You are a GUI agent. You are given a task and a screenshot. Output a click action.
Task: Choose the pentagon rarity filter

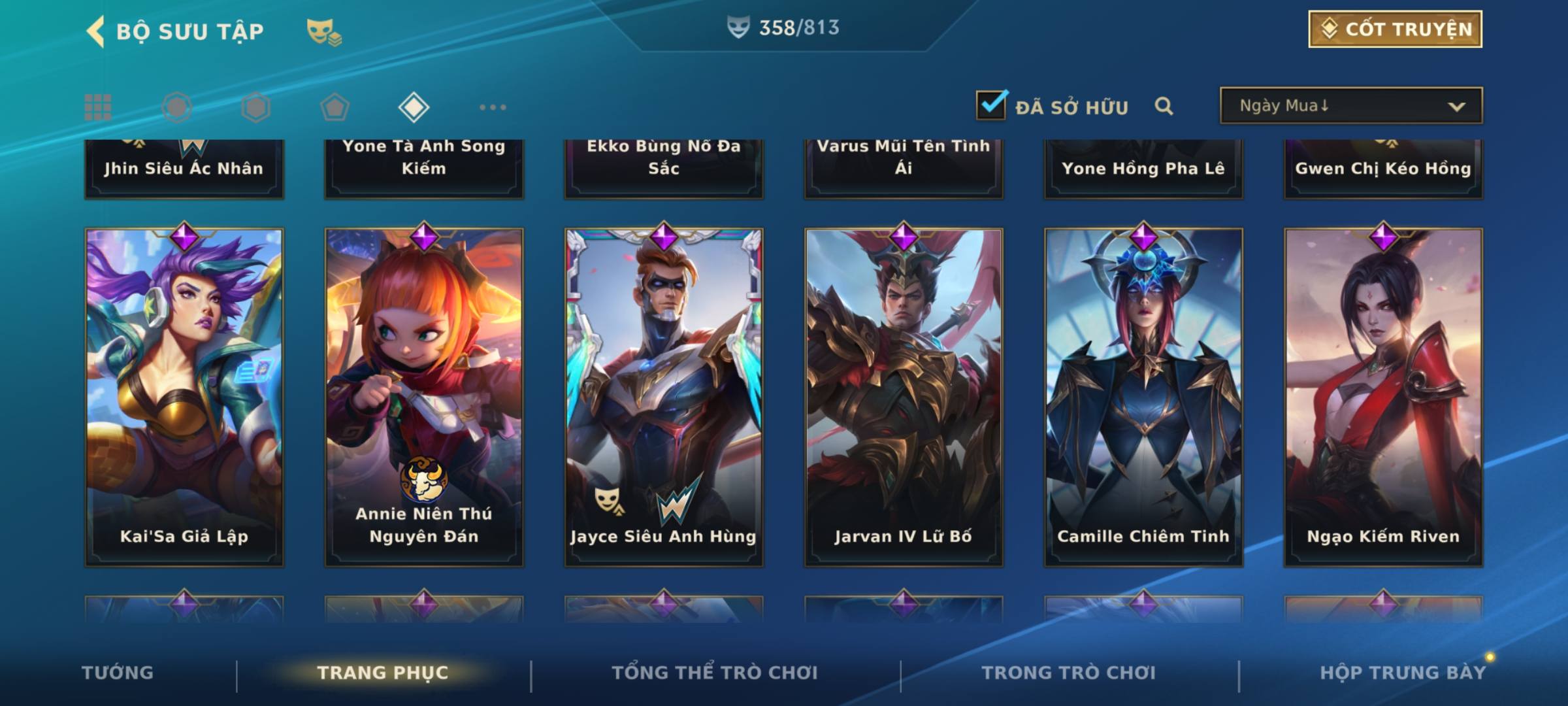click(335, 107)
